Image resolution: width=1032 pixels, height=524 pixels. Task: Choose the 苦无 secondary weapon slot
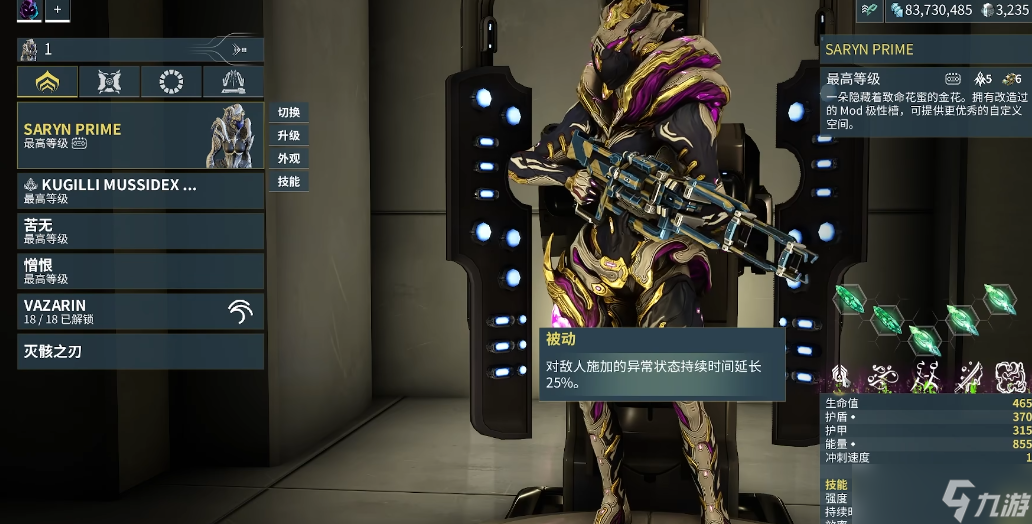[x=140, y=231]
